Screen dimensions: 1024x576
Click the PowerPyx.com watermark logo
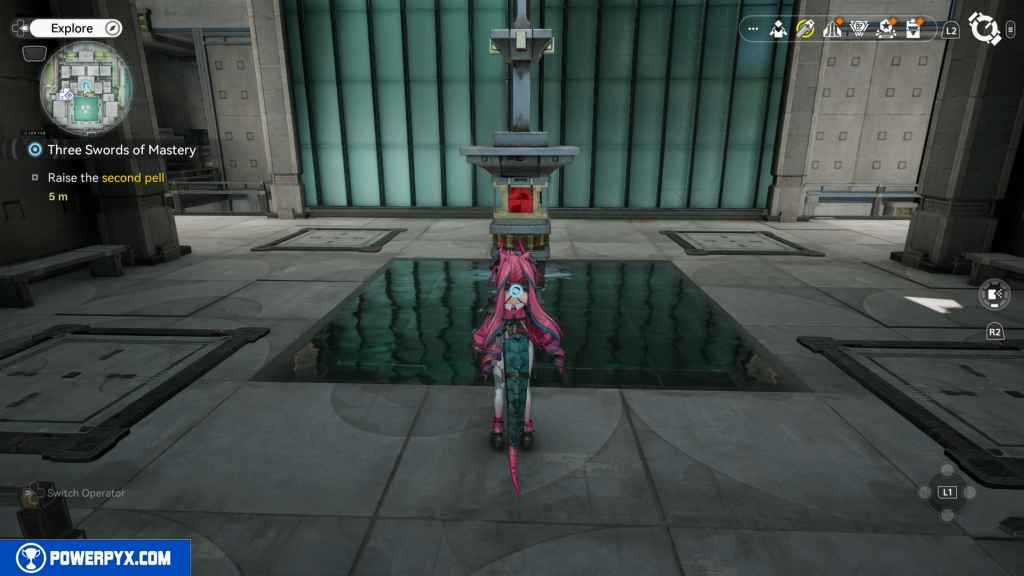(x=95, y=558)
